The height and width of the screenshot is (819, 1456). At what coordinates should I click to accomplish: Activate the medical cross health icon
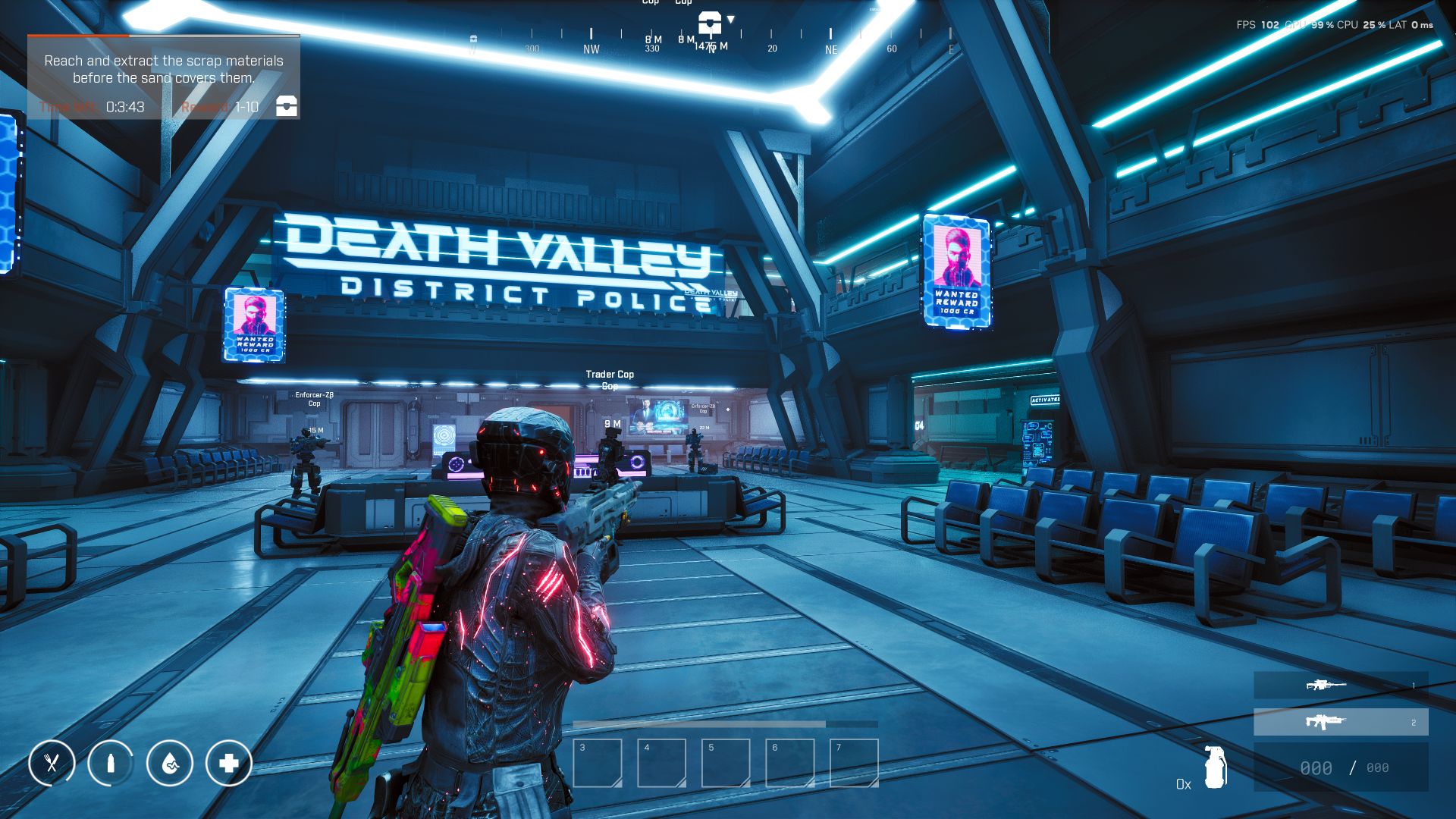click(x=228, y=763)
